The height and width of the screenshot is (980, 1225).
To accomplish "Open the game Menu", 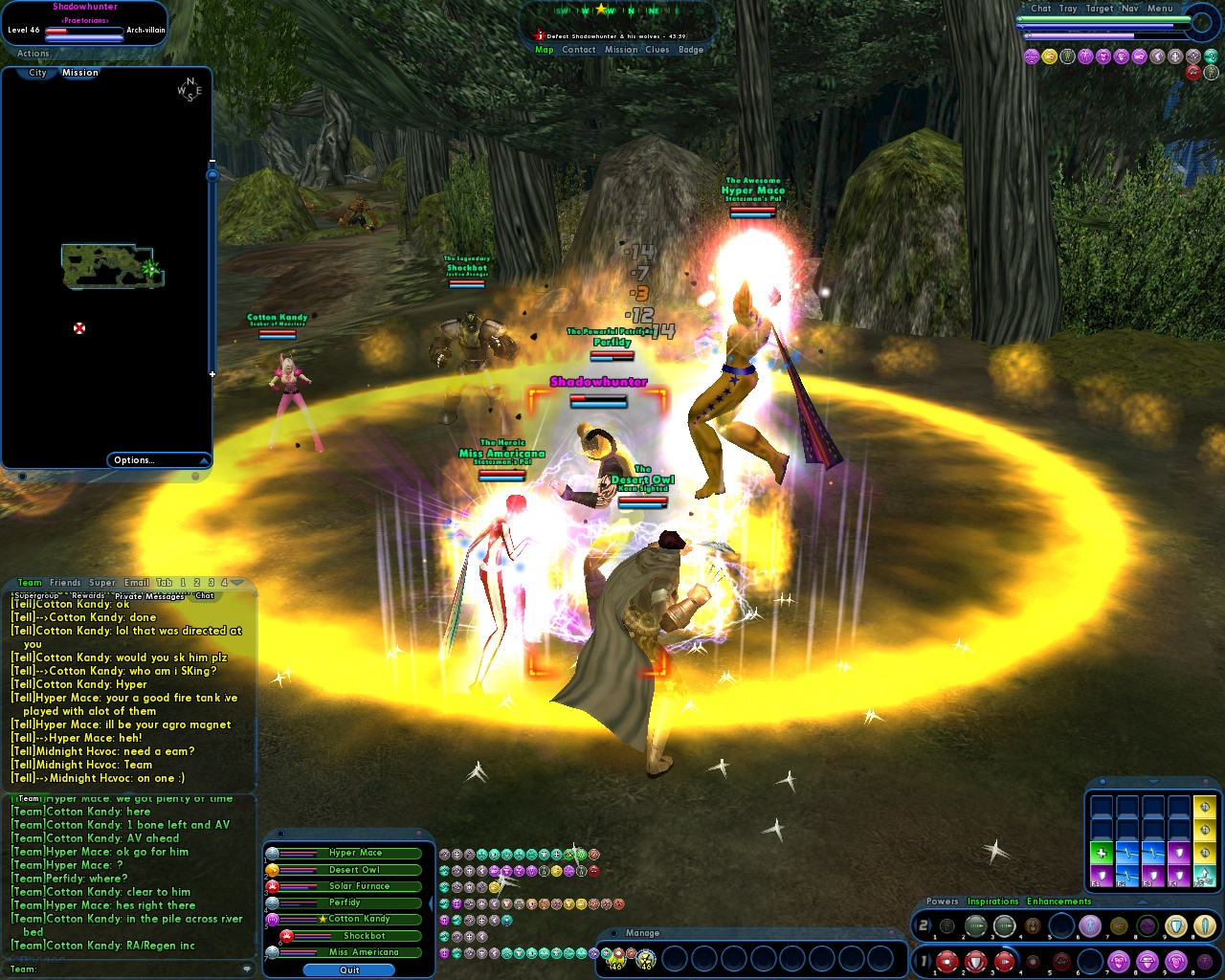I will (1160, 9).
